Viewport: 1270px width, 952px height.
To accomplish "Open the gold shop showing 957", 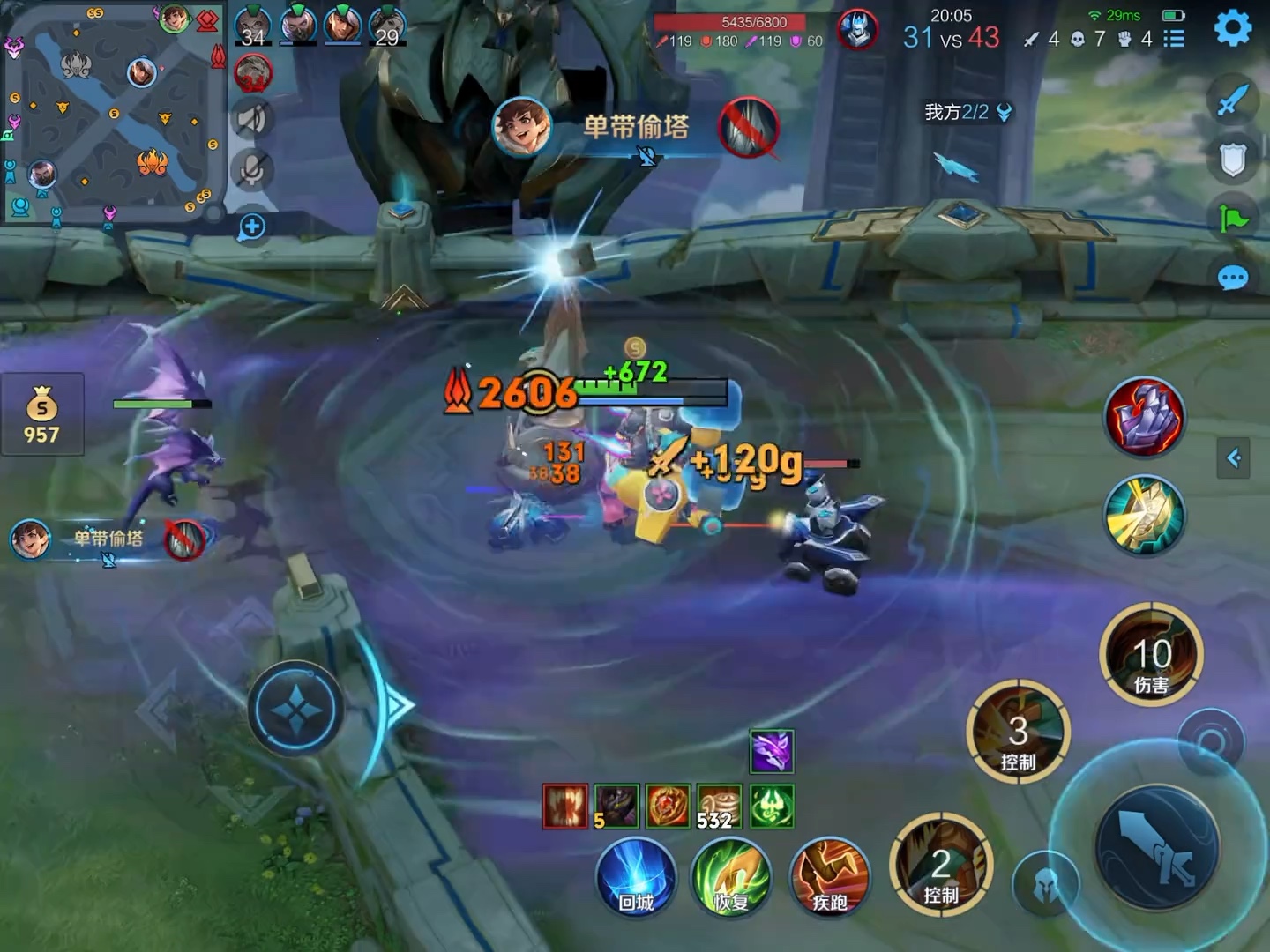I will [41, 414].
